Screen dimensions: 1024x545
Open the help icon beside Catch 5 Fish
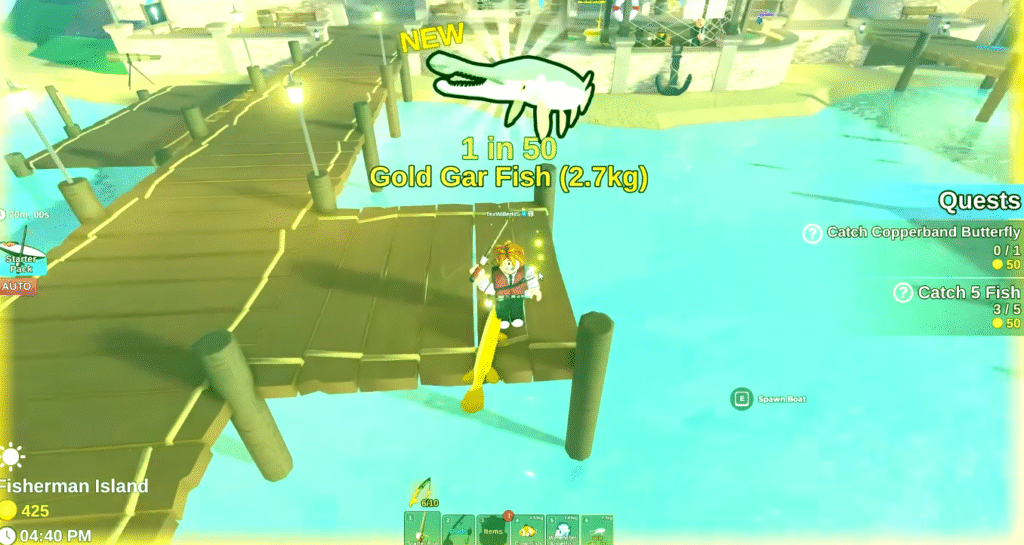coord(903,293)
